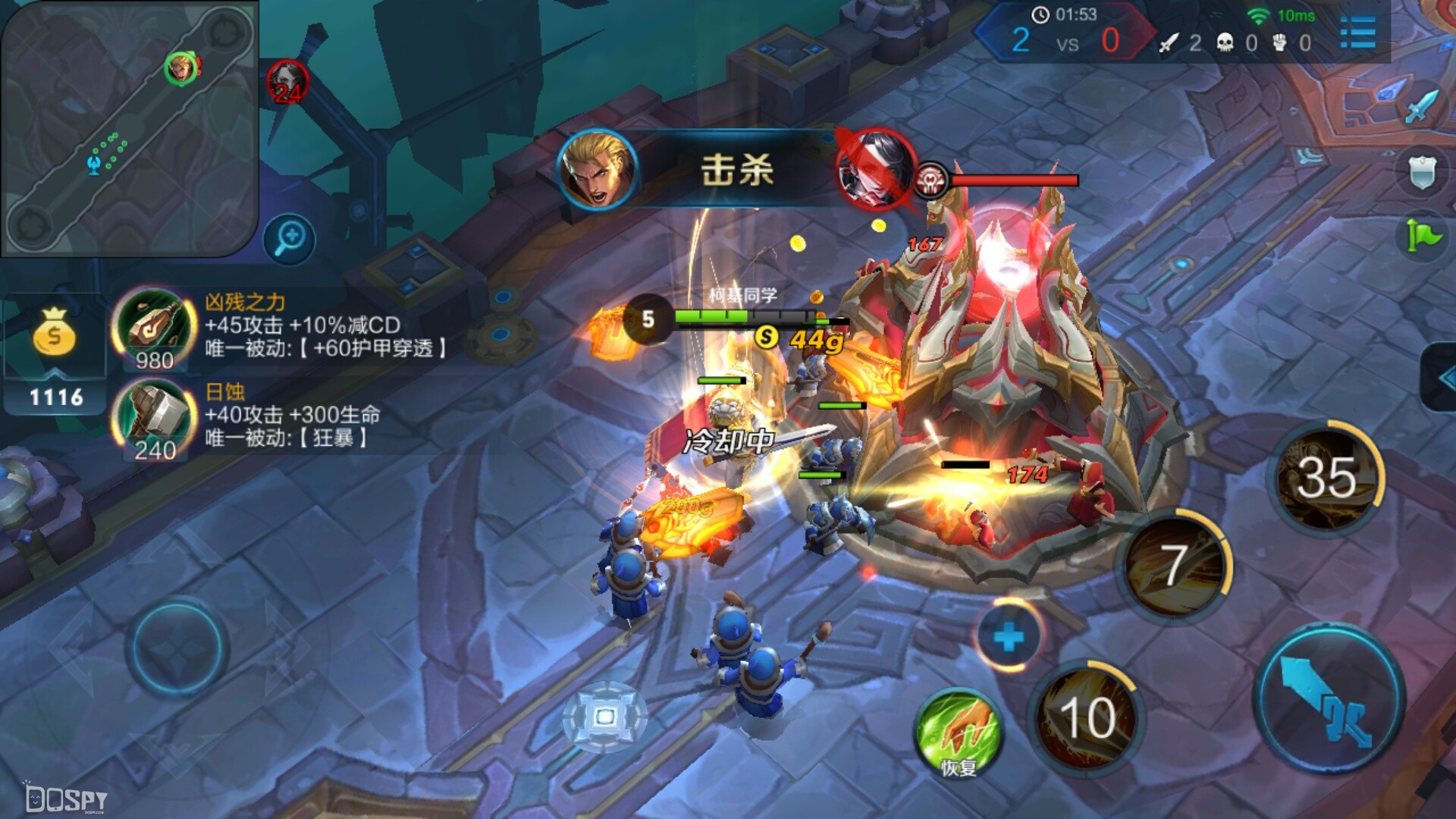Send the shield defend signal

click(1423, 173)
